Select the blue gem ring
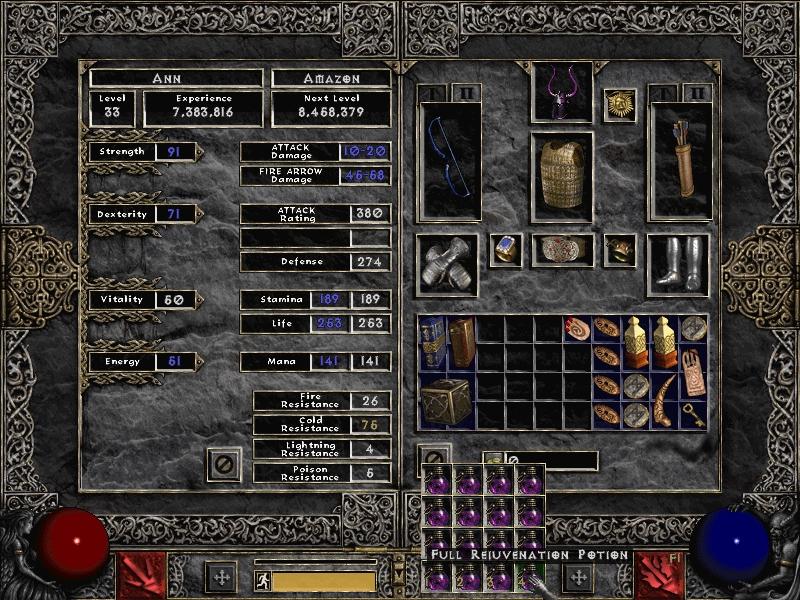This screenshot has width=800, height=600. [x=506, y=250]
